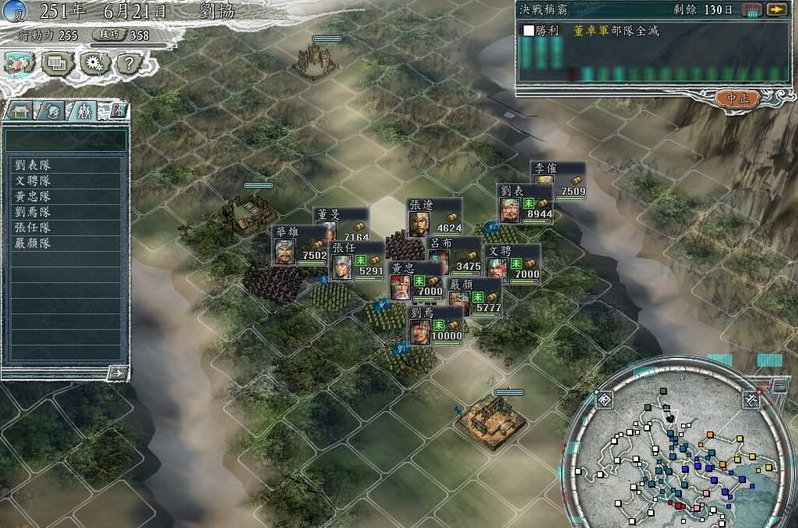Choose 文聘隊 from the unit list
The image size is (798, 528).
(34, 181)
